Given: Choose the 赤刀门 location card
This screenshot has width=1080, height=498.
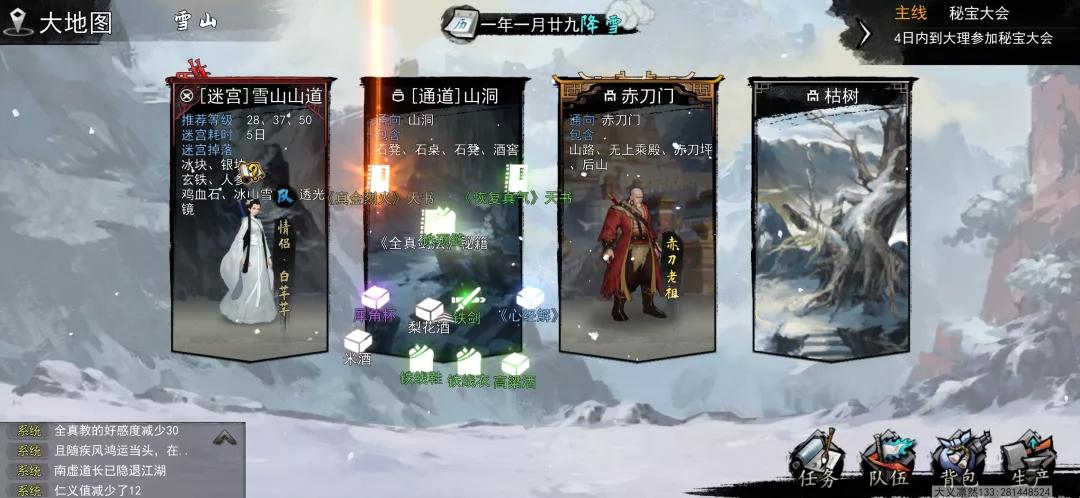Looking at the screenshot, I should 634,215.
